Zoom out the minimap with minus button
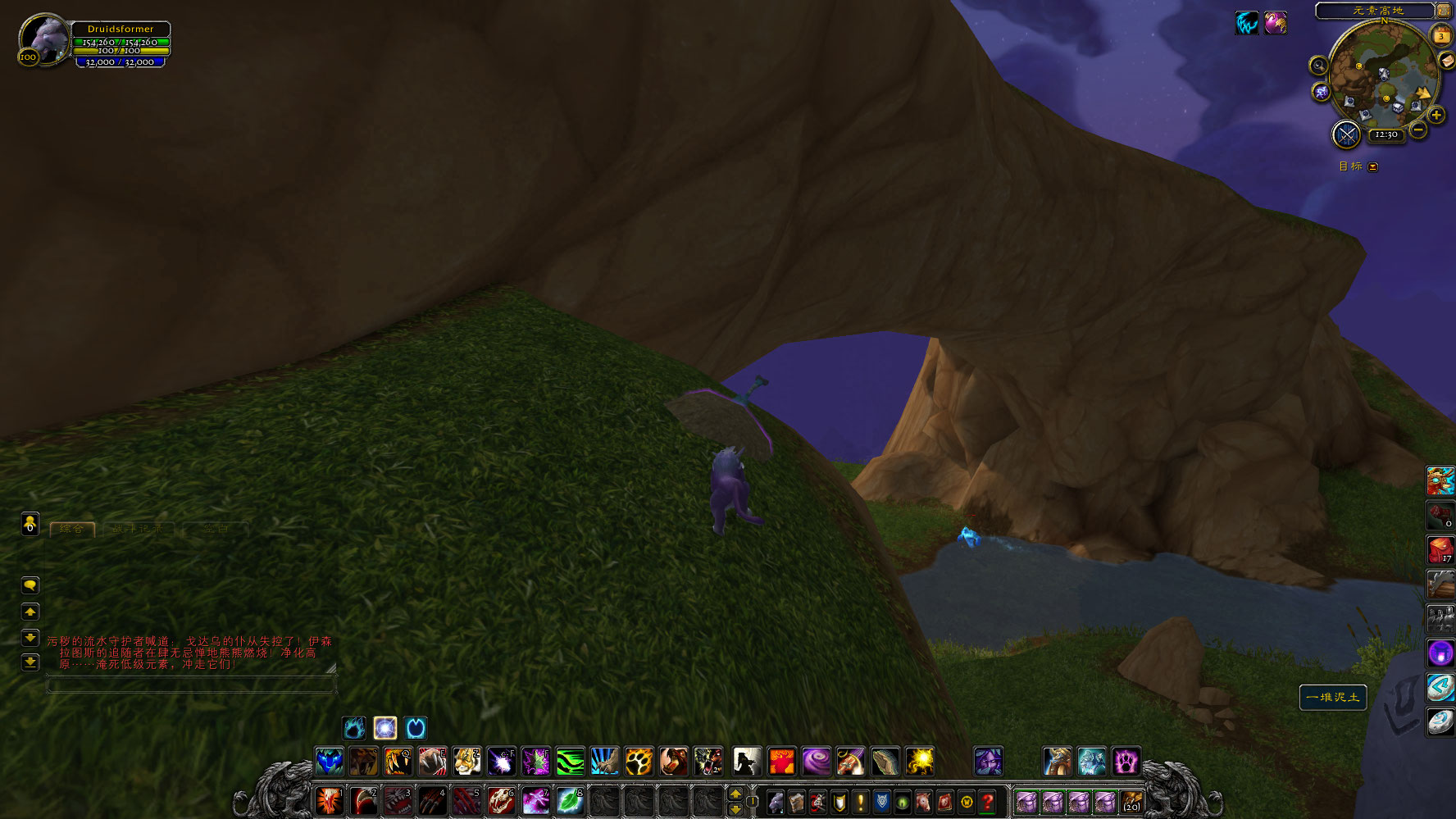 tap(1418, 130)
